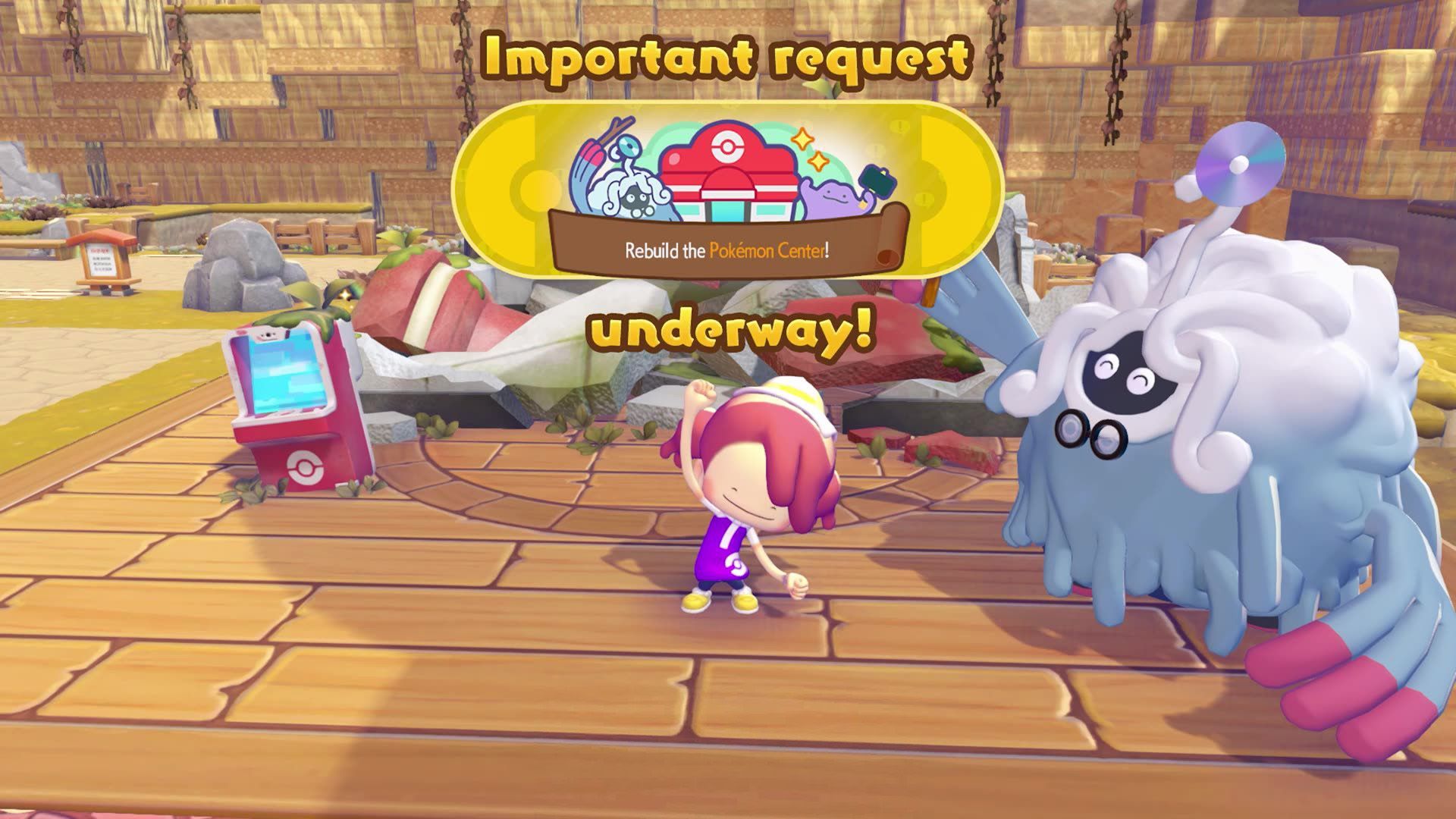Click the camera lens on the kiosk top

click(x=268, y=334)
